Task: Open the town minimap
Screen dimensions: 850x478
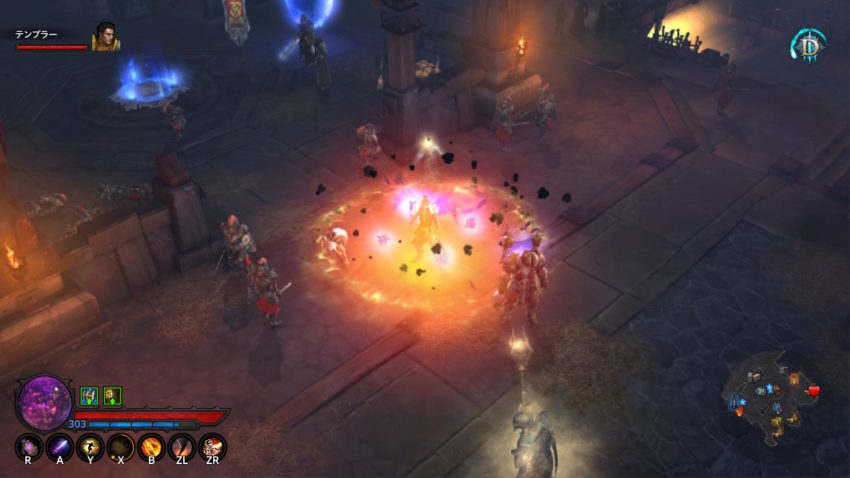Action: pos(776,395)
